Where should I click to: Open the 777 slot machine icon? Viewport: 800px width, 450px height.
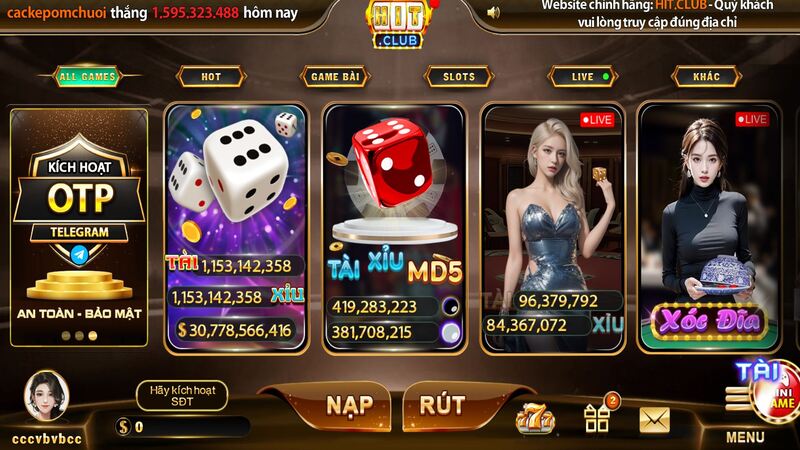[x=535, y=416]
